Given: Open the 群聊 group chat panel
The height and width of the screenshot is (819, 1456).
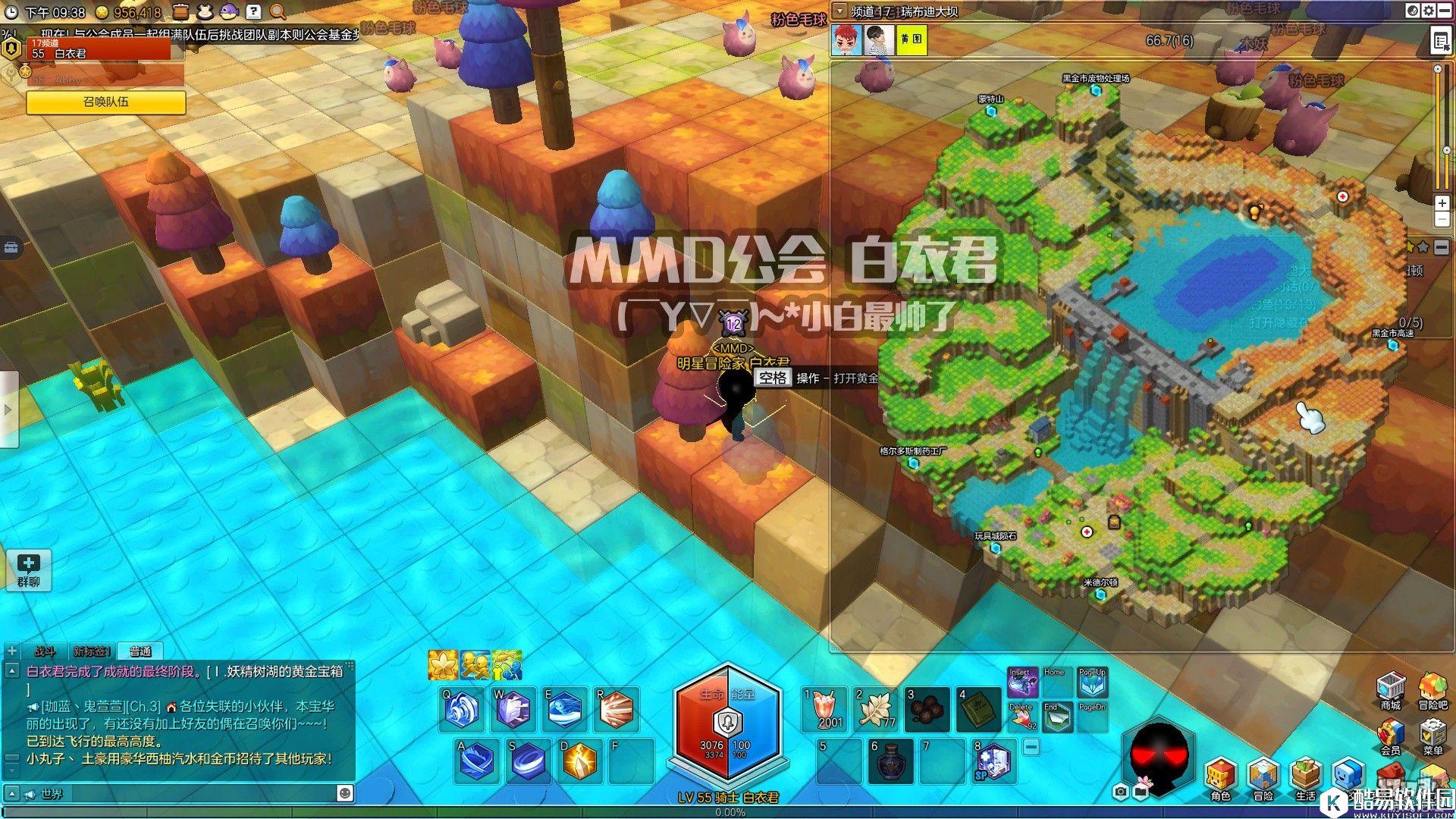Looking at the screenshot, I should click(29, 570).
